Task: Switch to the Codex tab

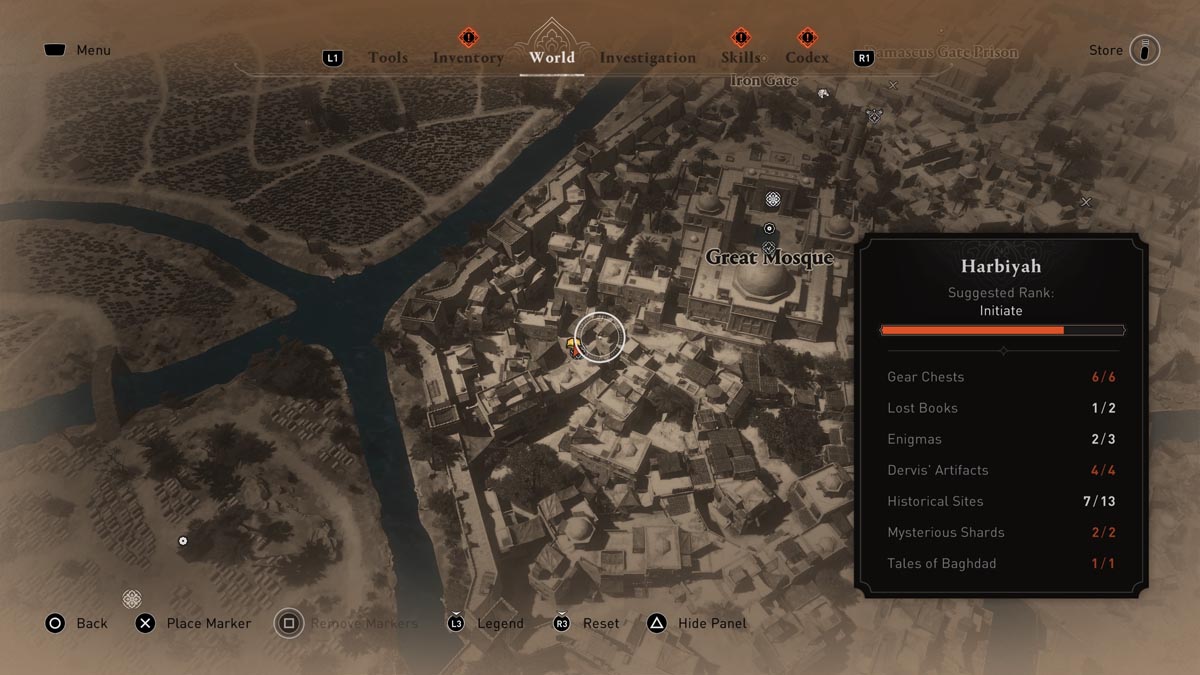Action: point(807,58)
